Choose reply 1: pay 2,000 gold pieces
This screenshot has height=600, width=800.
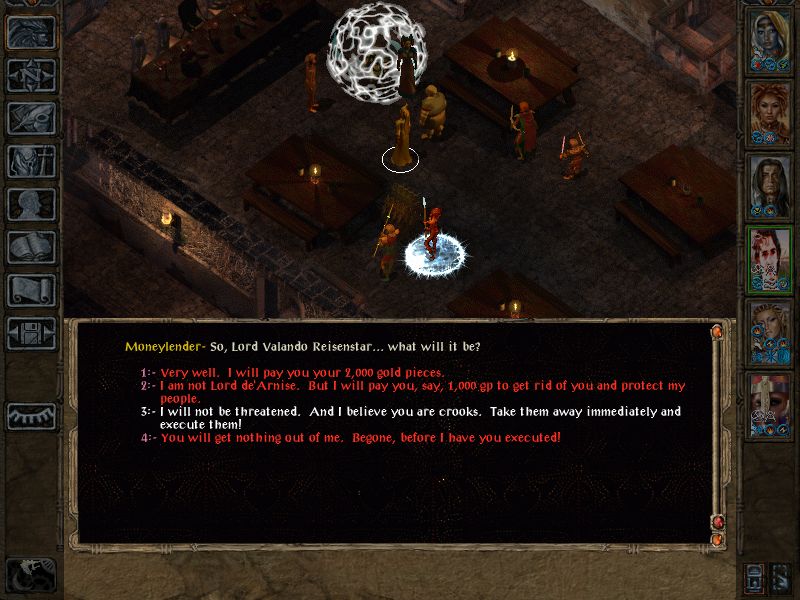(x=300, y=372)
